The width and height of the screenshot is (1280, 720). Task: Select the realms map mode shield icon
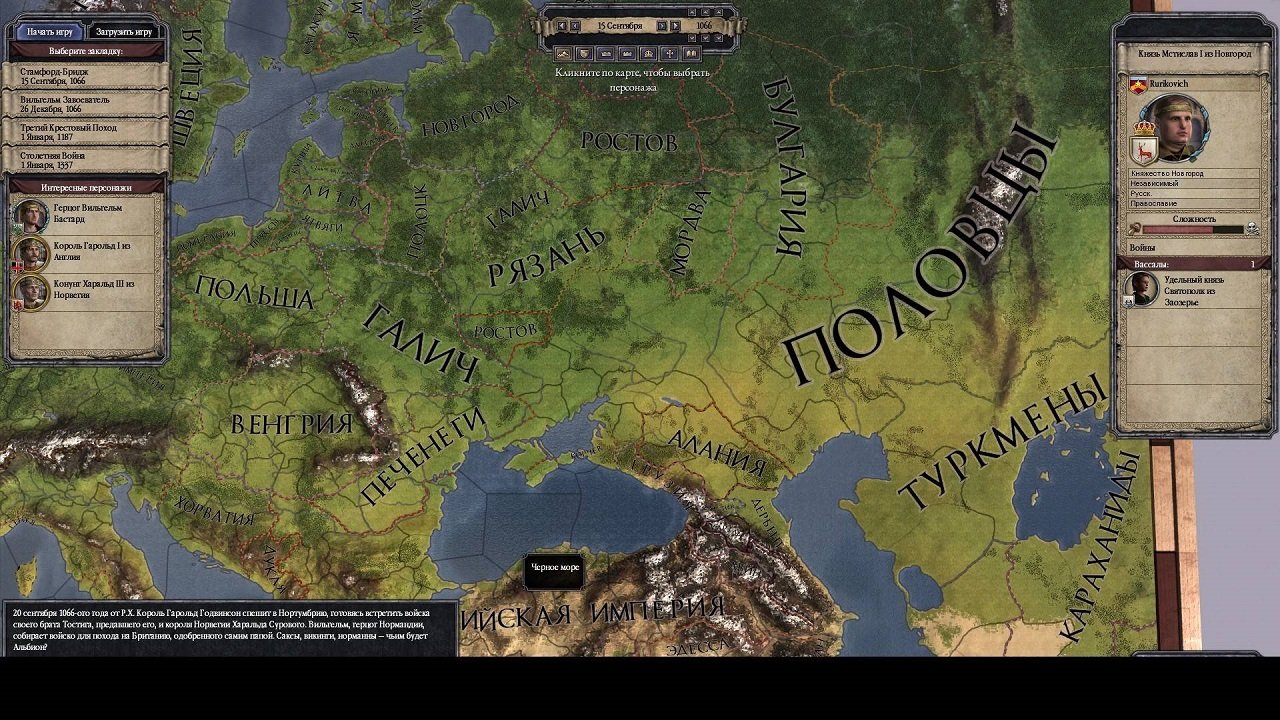[585, 55]
